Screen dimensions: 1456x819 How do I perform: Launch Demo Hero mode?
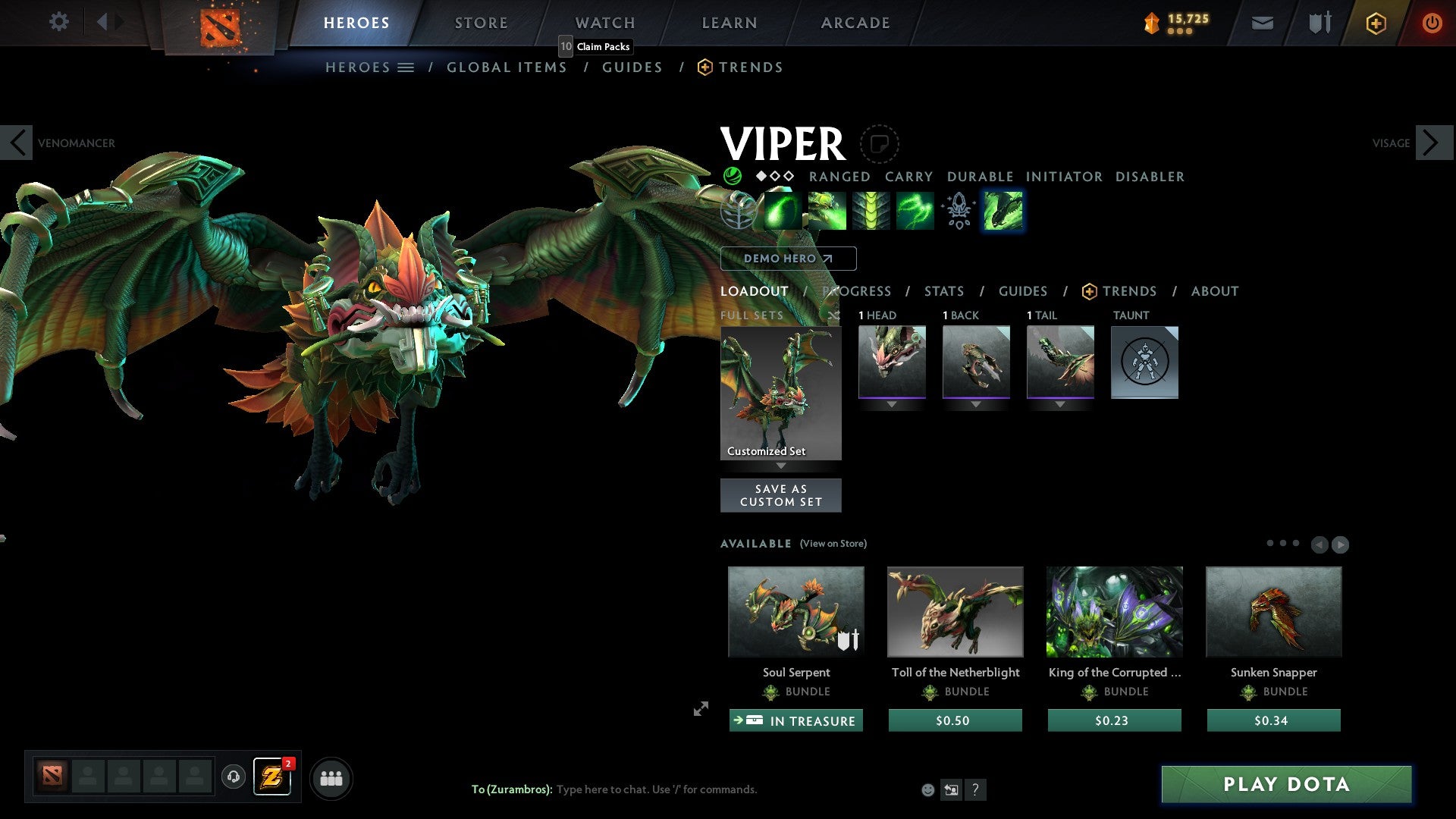point(788,259)
